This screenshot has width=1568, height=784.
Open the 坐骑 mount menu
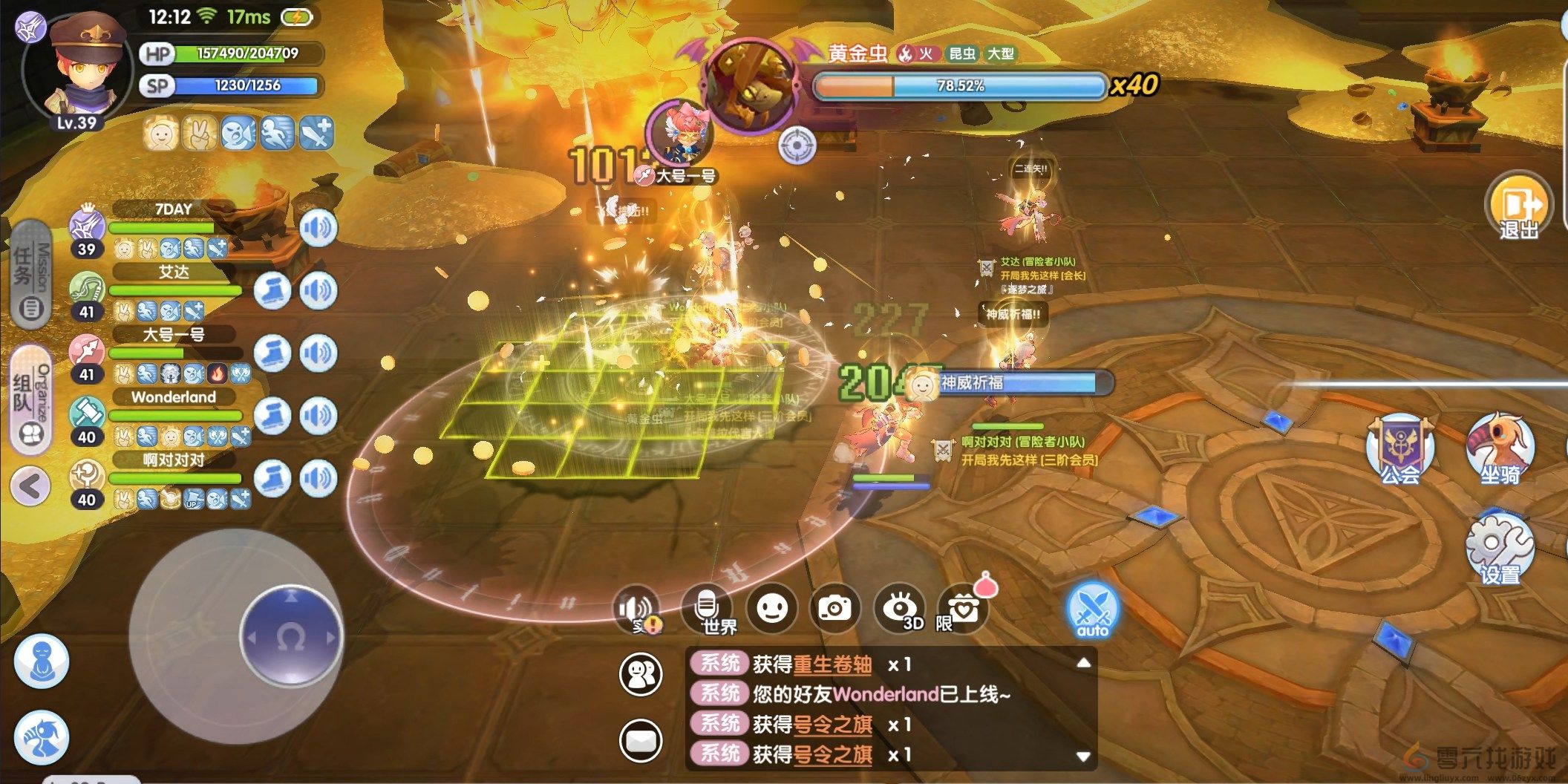tap(1500, 451)
